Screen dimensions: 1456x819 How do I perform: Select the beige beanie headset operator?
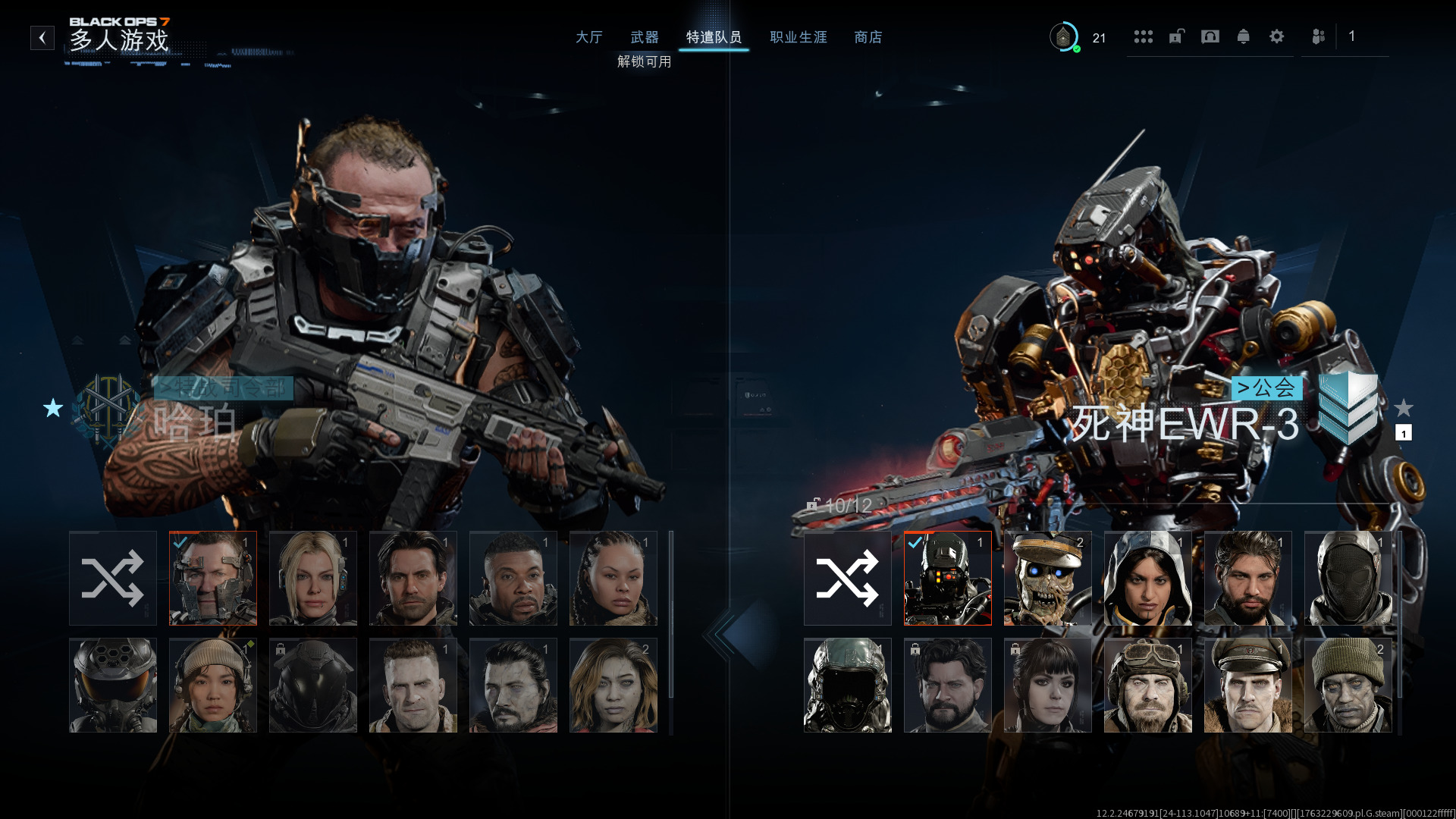pyautogui.click(x=212, y=685)
